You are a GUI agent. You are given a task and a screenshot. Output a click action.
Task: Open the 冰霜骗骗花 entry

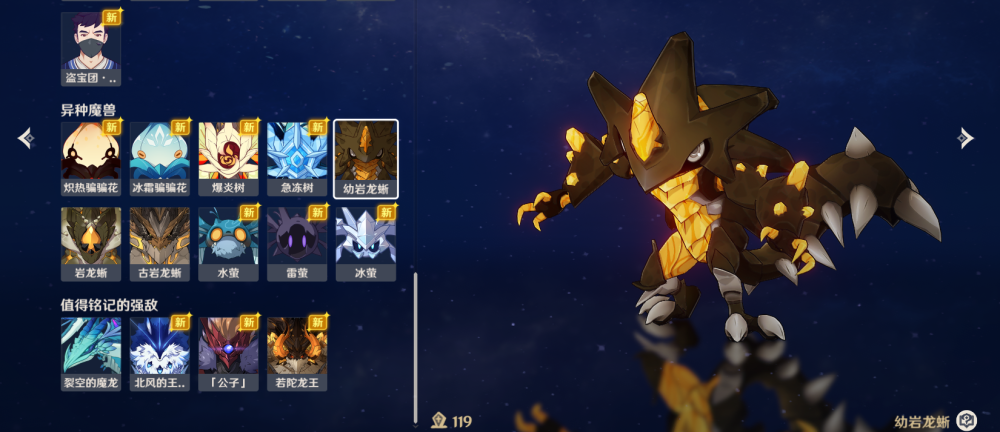pos(160,157)
